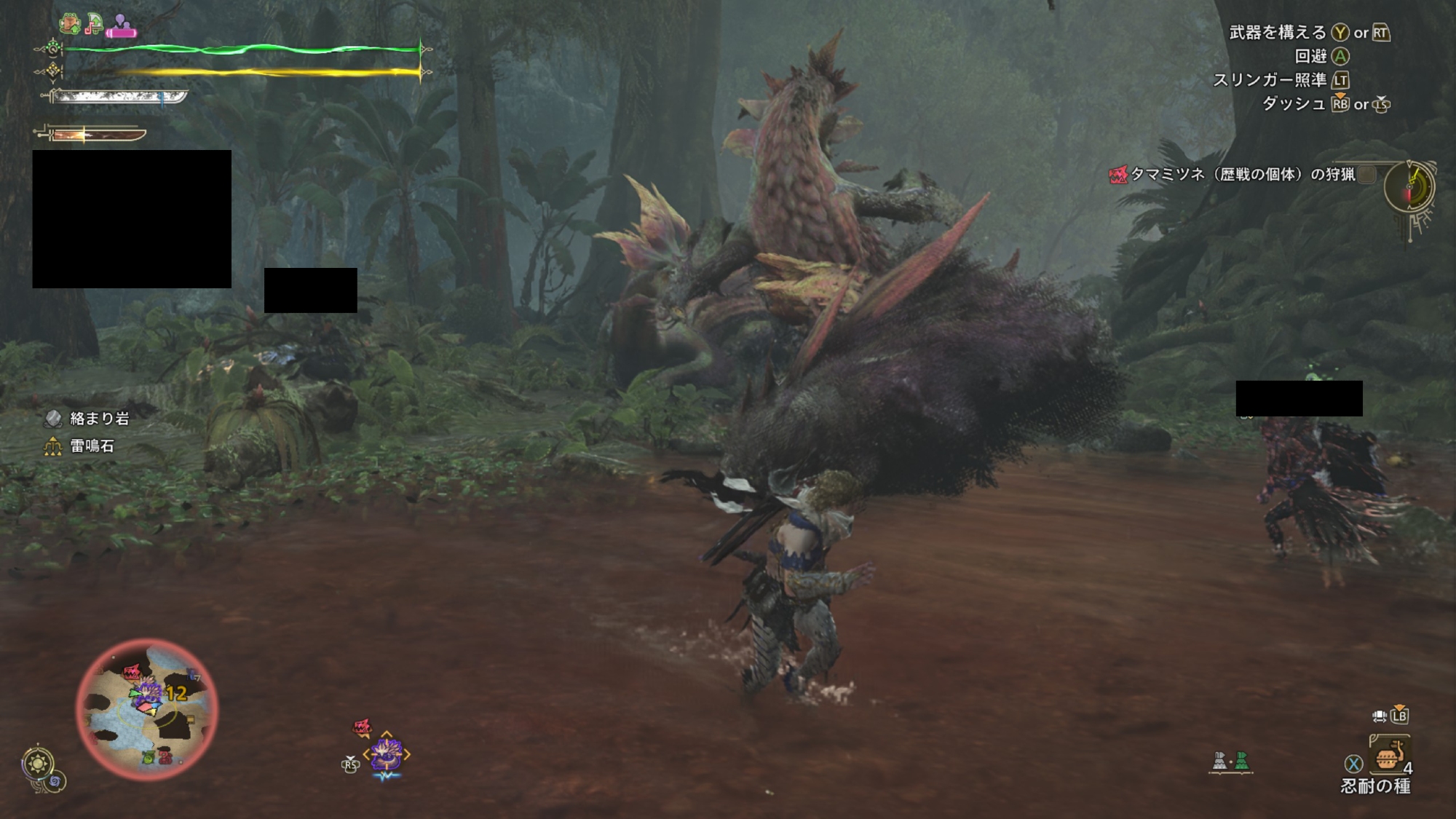Click the swirl weather indicator icon
The image size is (1456, 819).
tap(56, 782)
